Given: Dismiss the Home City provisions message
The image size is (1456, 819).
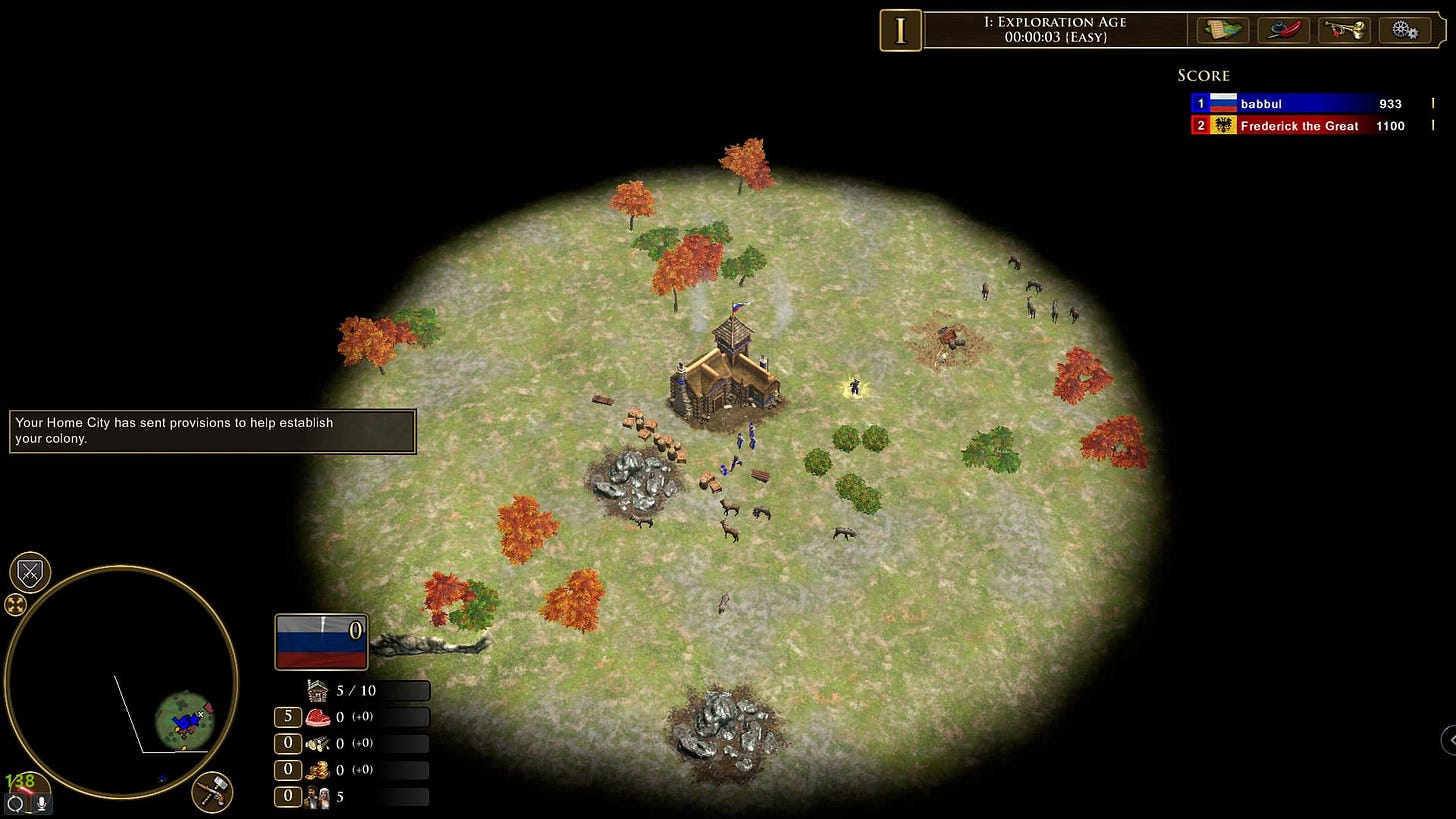Looking at the screenshot, I should (212, 431).
